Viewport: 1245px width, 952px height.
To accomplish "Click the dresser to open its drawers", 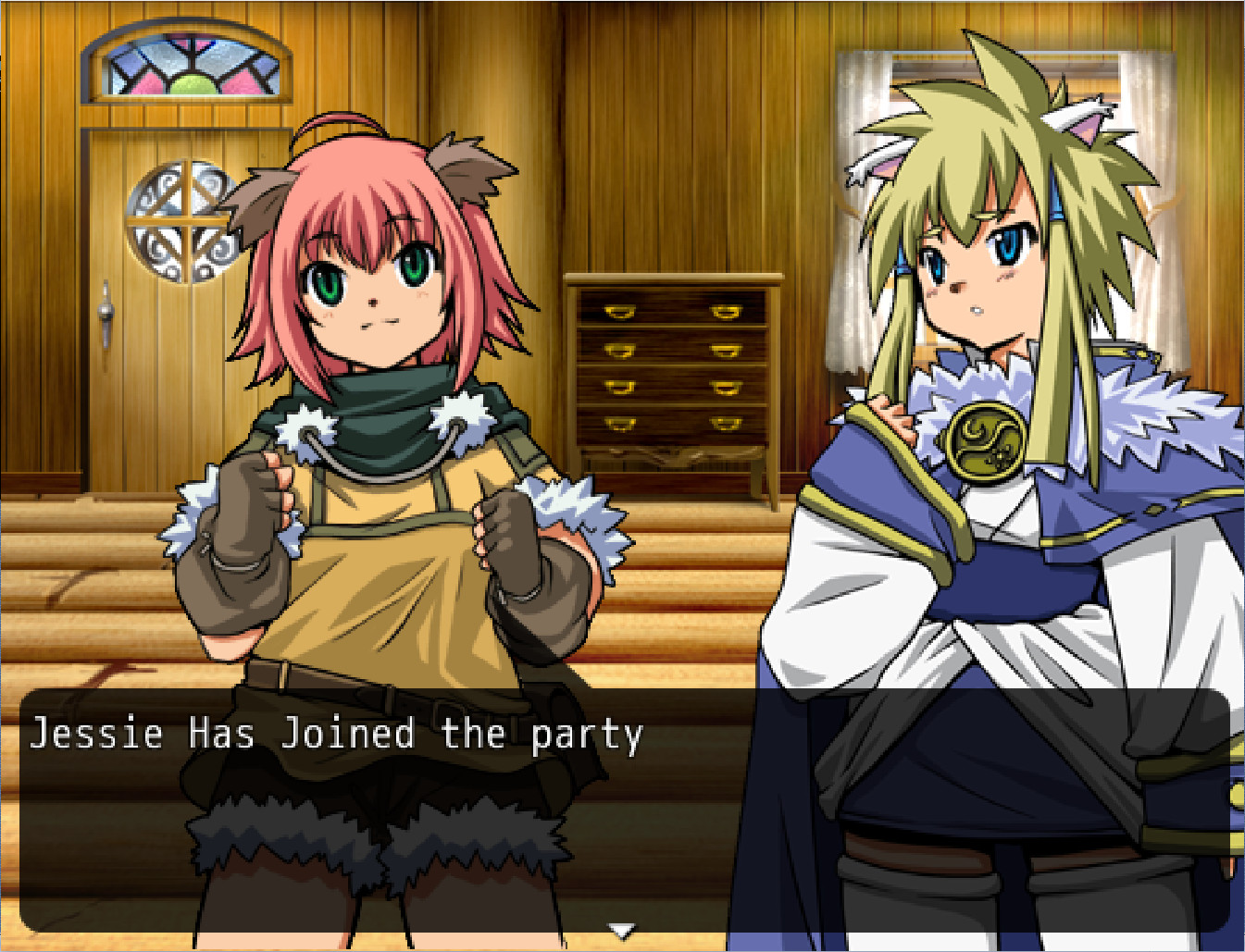I will (671, 370).
